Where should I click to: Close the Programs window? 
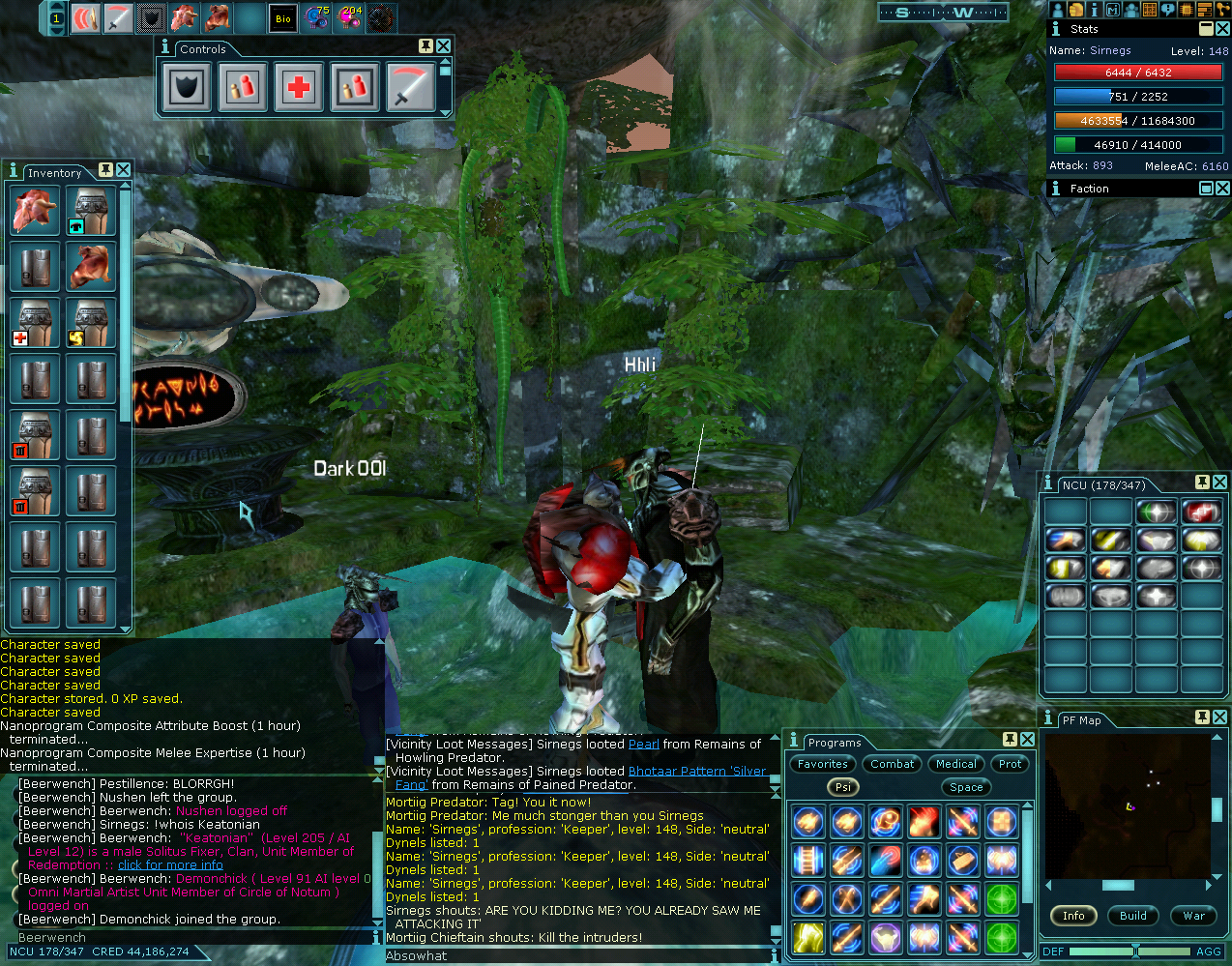tap(1027, 740)
